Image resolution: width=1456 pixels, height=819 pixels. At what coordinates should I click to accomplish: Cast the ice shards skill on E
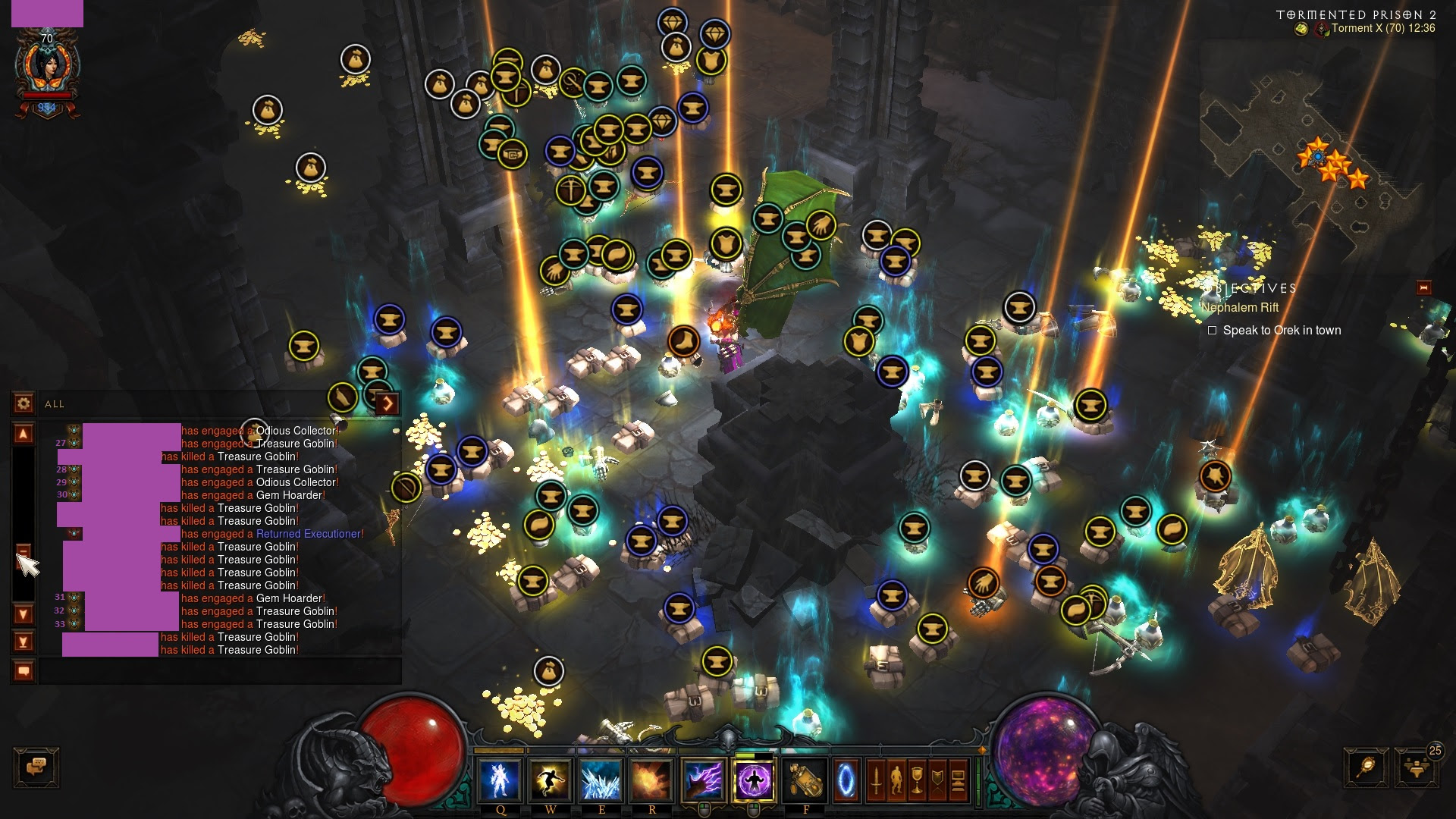[601, 780]
